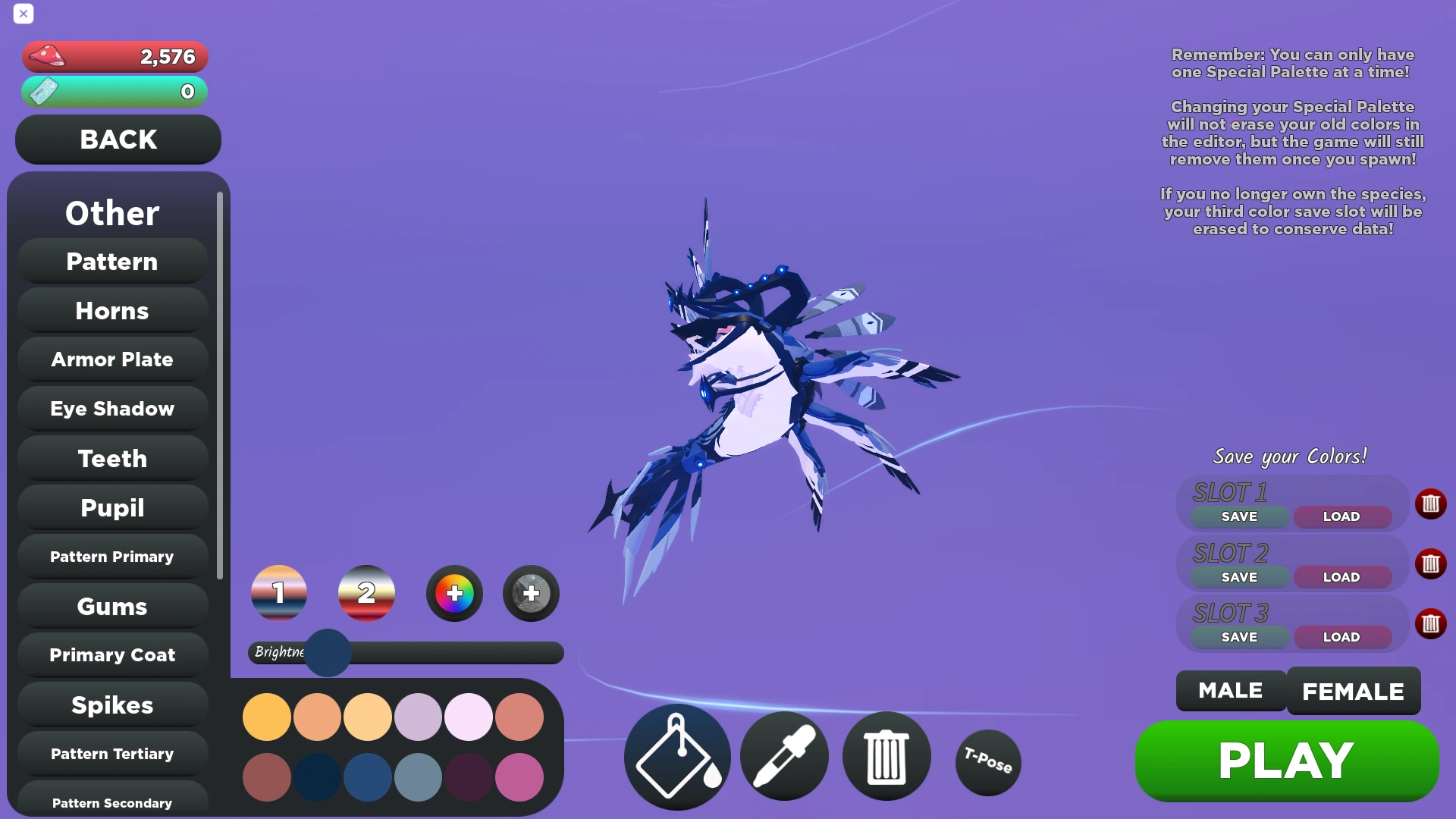The width and height of the screenshot is (1456, 819).
Task: Pick the pale pink color swatch
Action: tap(468, 716)
